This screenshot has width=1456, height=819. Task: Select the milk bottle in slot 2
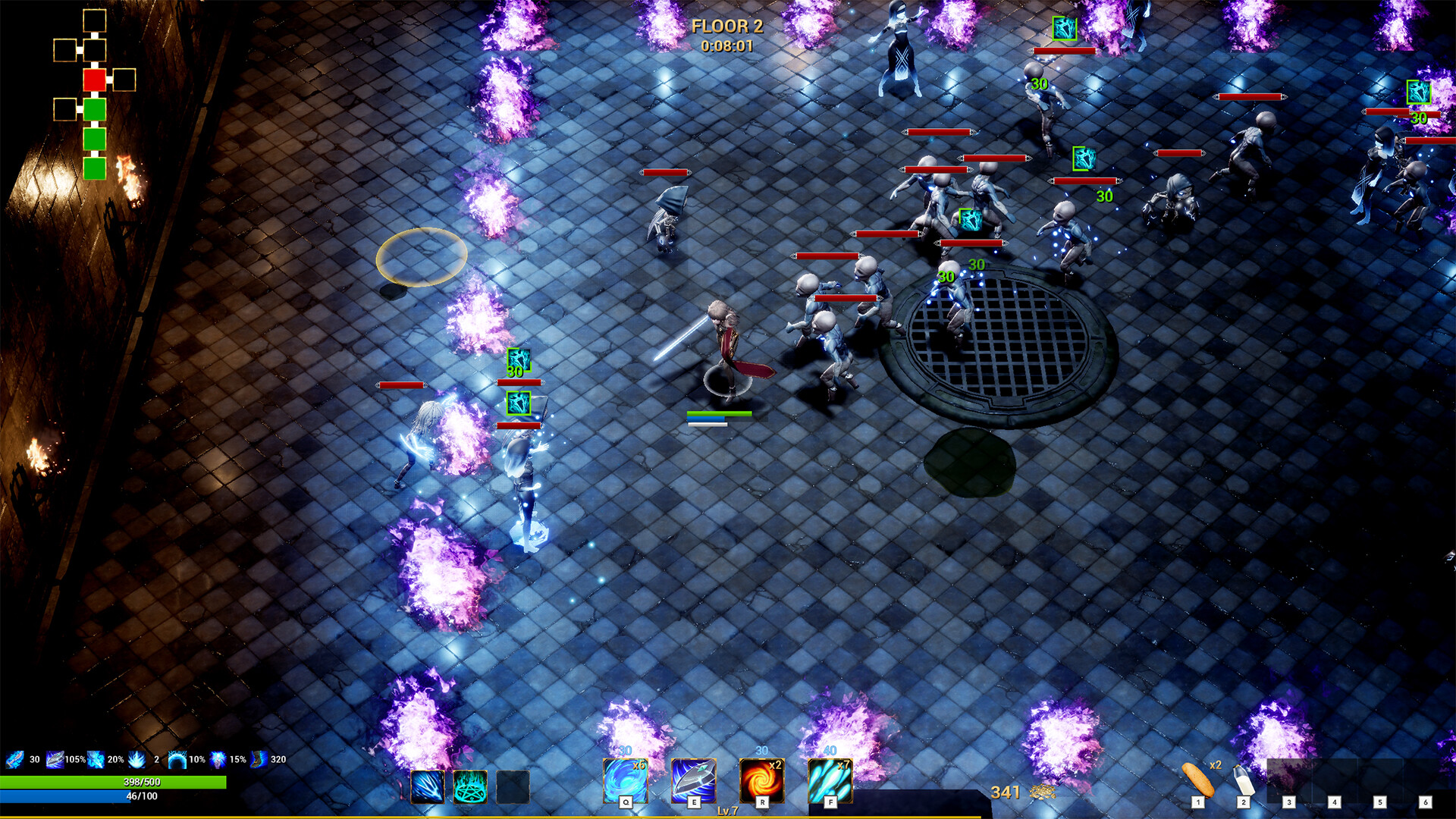pyautogui.click(x=1244, y=780)
